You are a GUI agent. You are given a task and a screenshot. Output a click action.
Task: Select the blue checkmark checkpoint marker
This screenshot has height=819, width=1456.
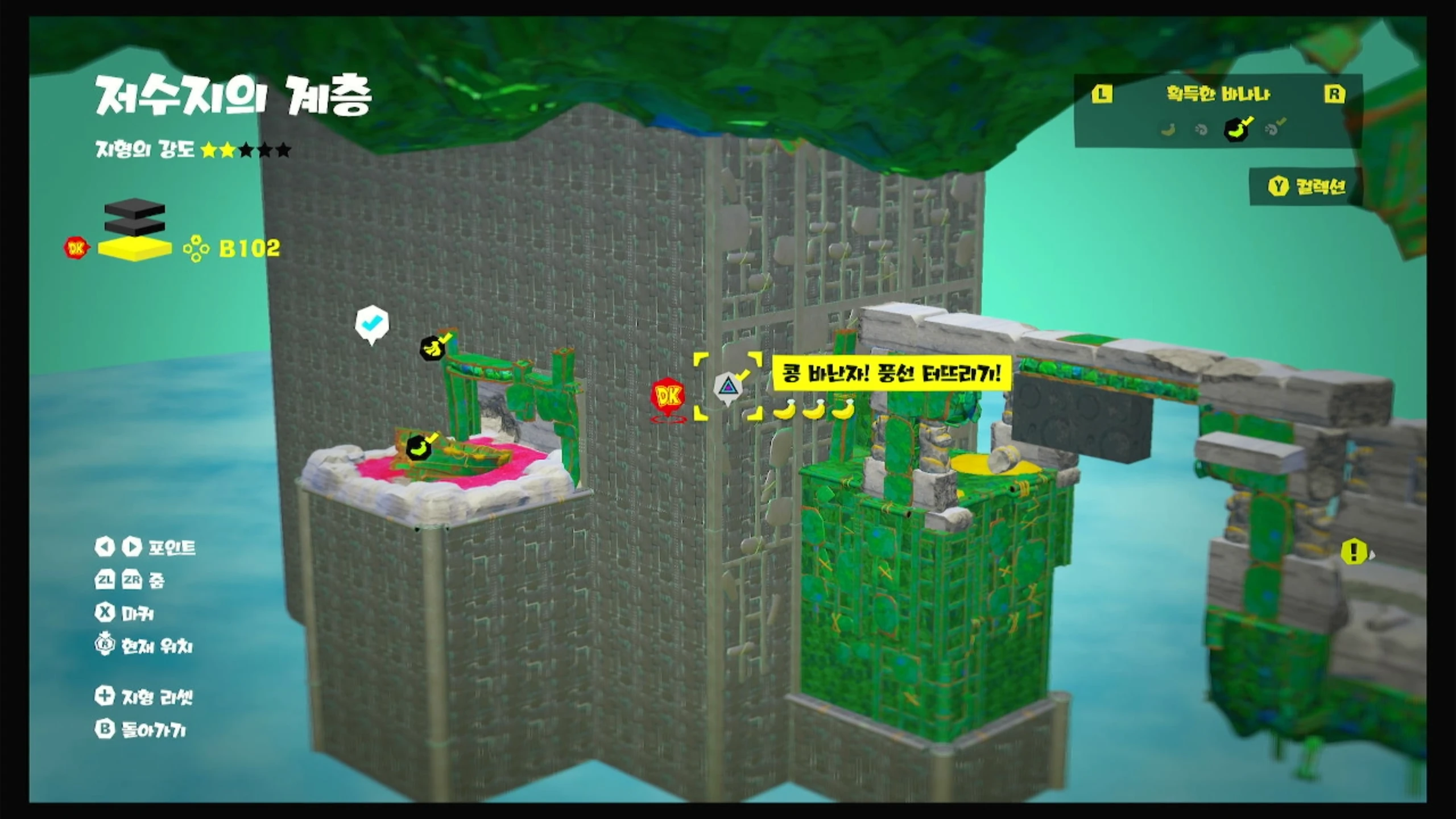(x=371, y=323)
